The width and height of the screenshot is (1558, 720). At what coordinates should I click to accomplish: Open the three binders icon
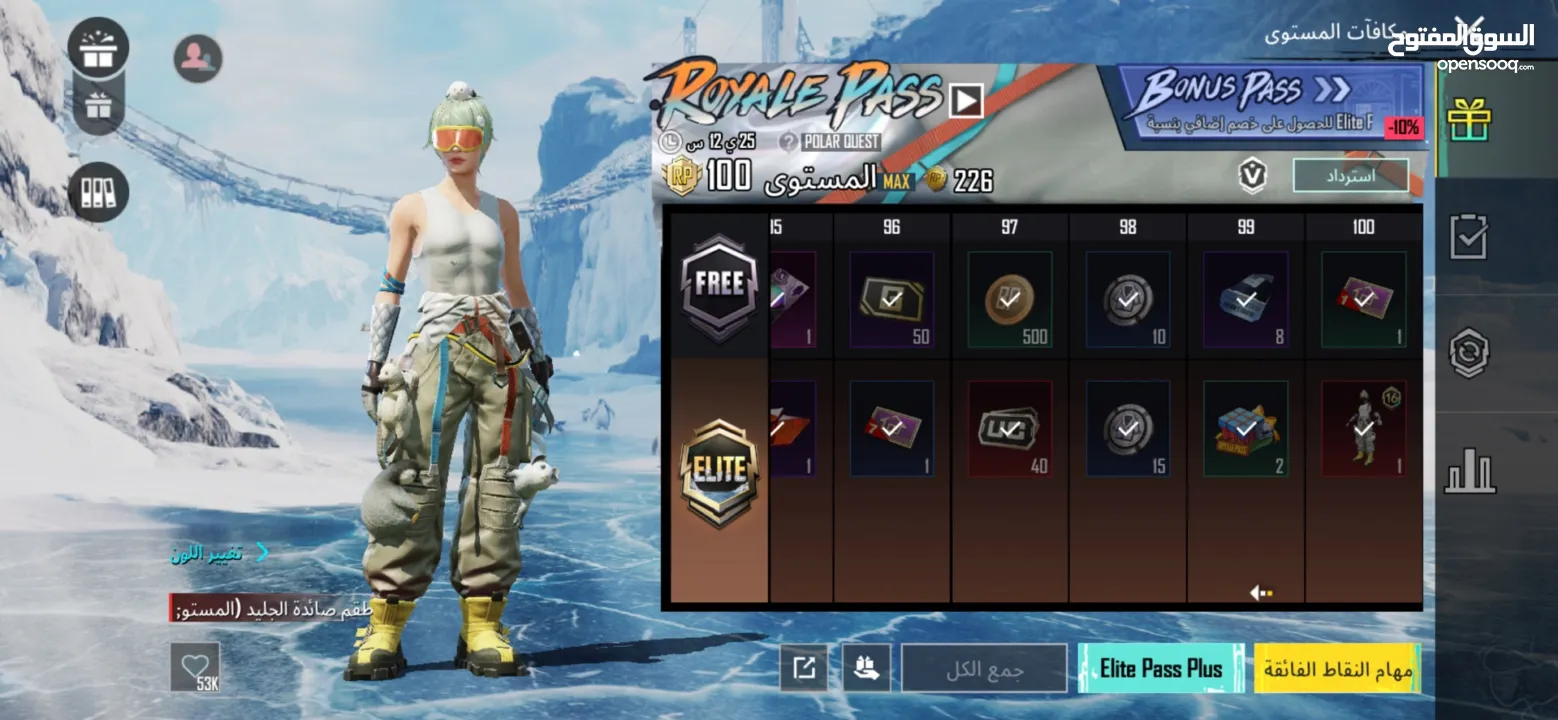tap(98, 192)
